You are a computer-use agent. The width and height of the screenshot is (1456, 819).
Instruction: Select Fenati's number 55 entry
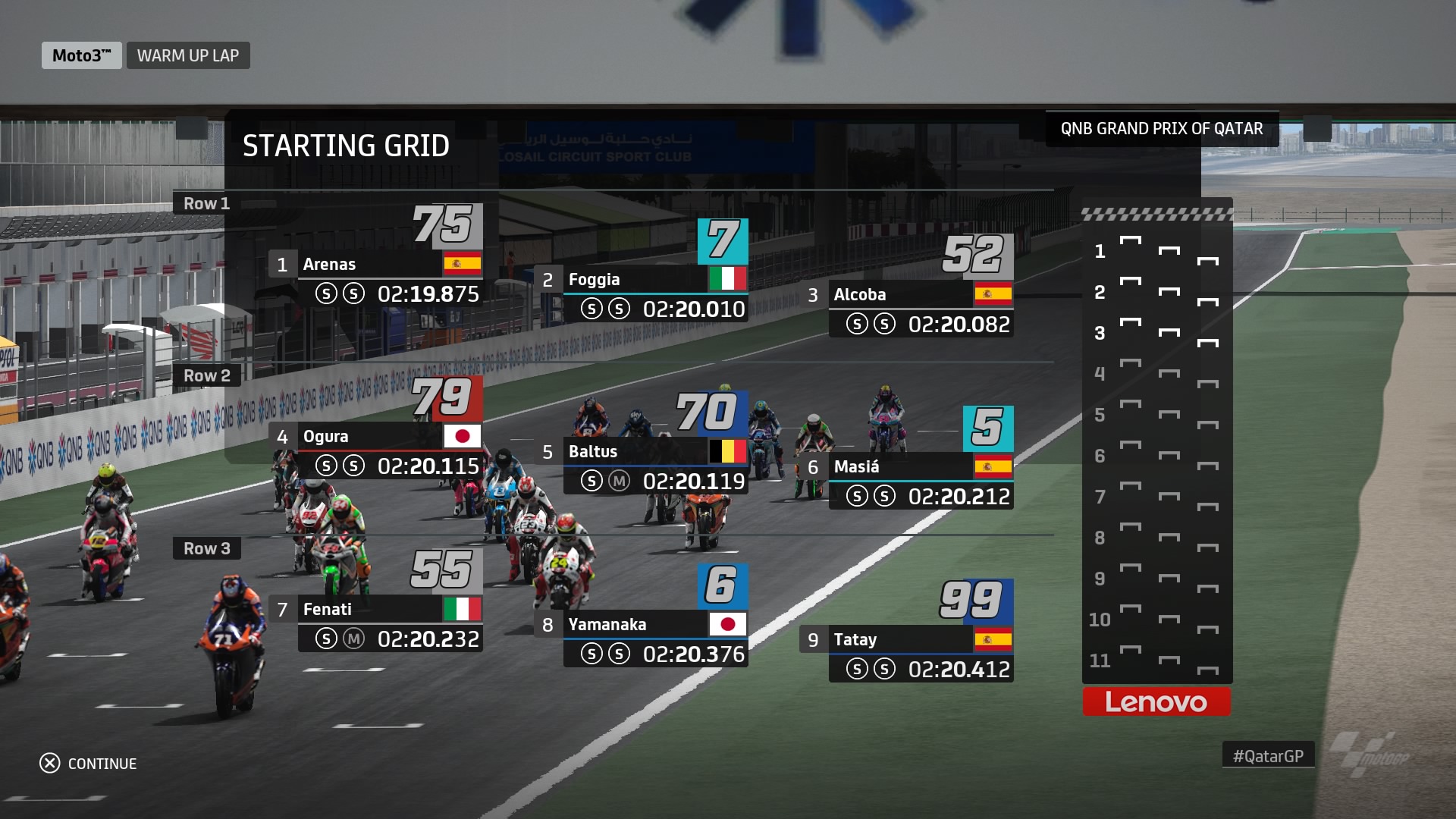[375, 610]
